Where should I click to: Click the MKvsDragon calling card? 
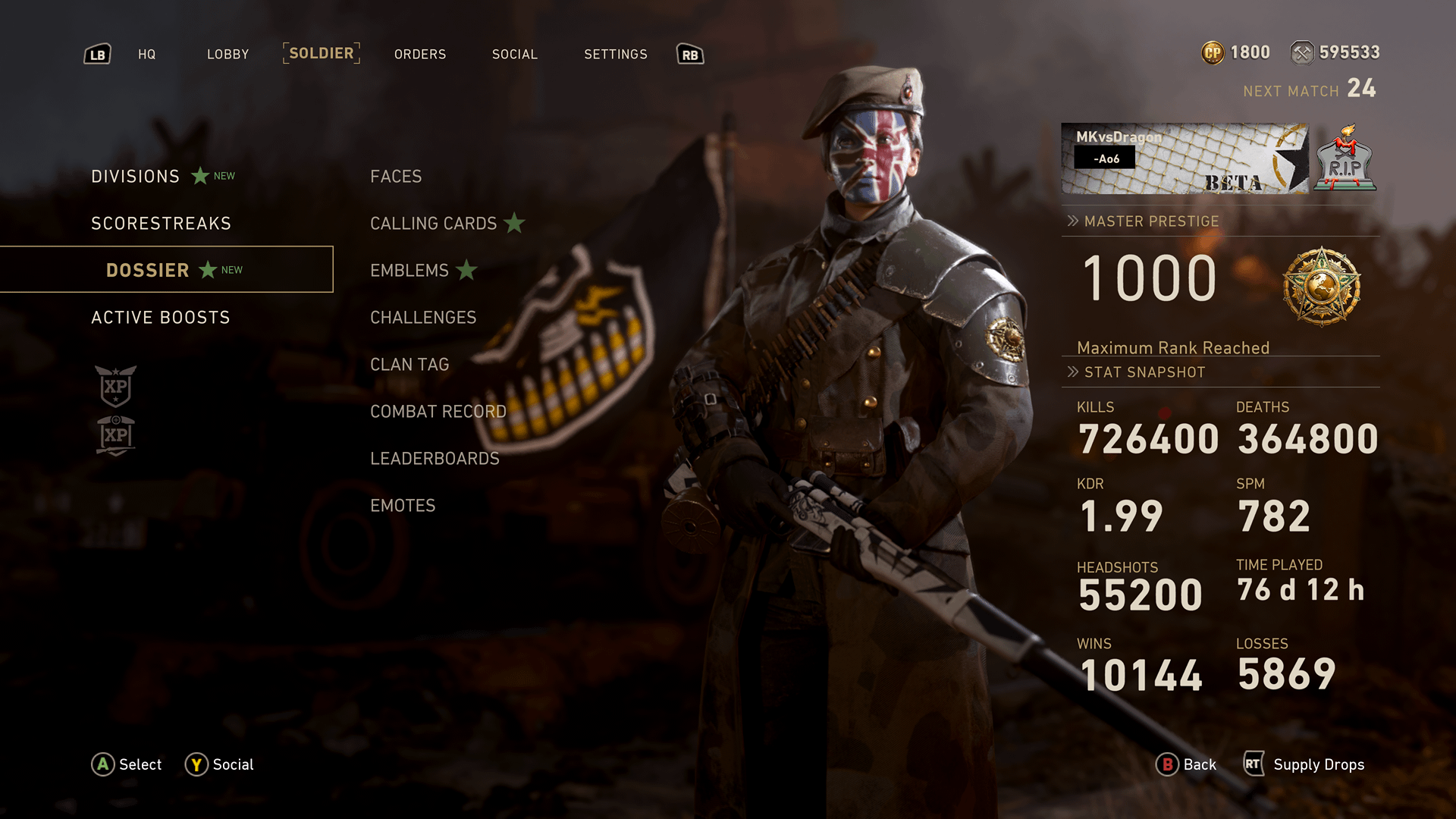pyautogui.click(x=1185, y=158)
